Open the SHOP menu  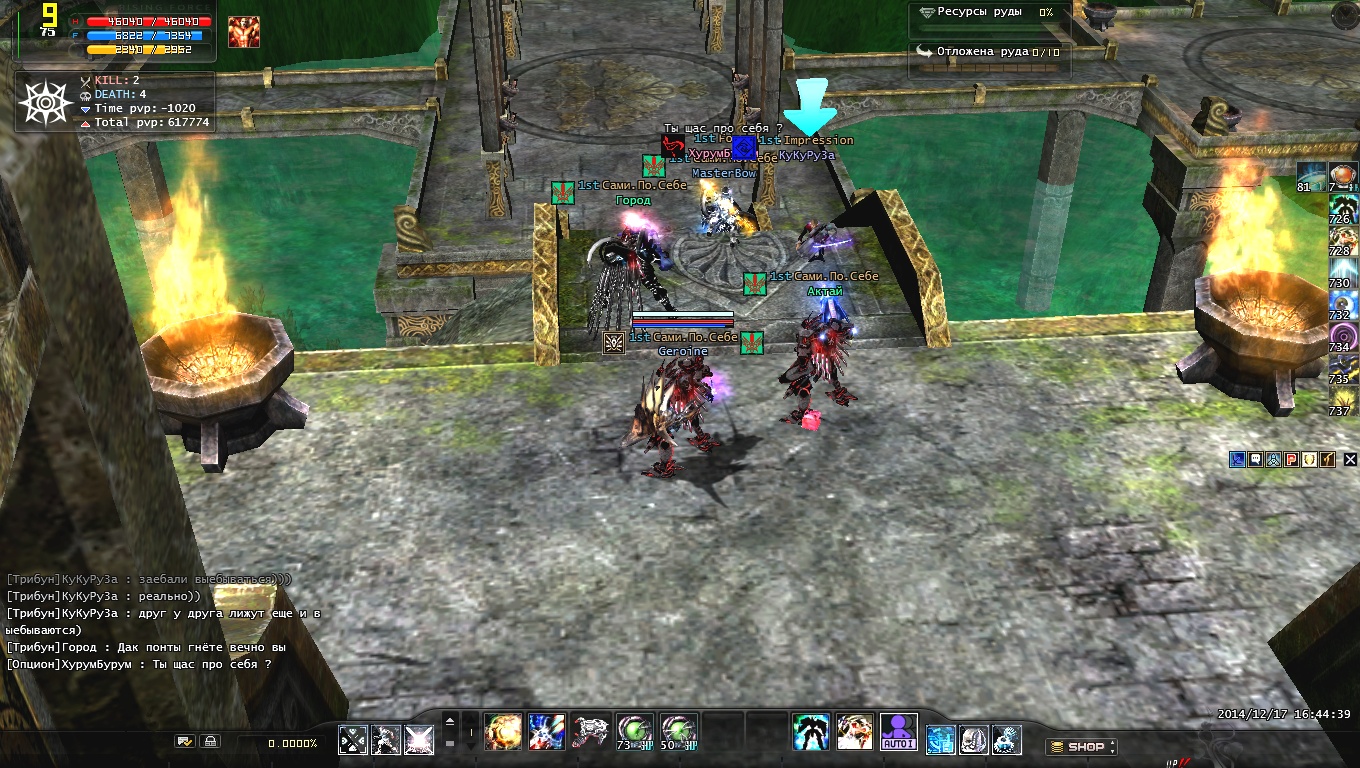pos(1080,746)
